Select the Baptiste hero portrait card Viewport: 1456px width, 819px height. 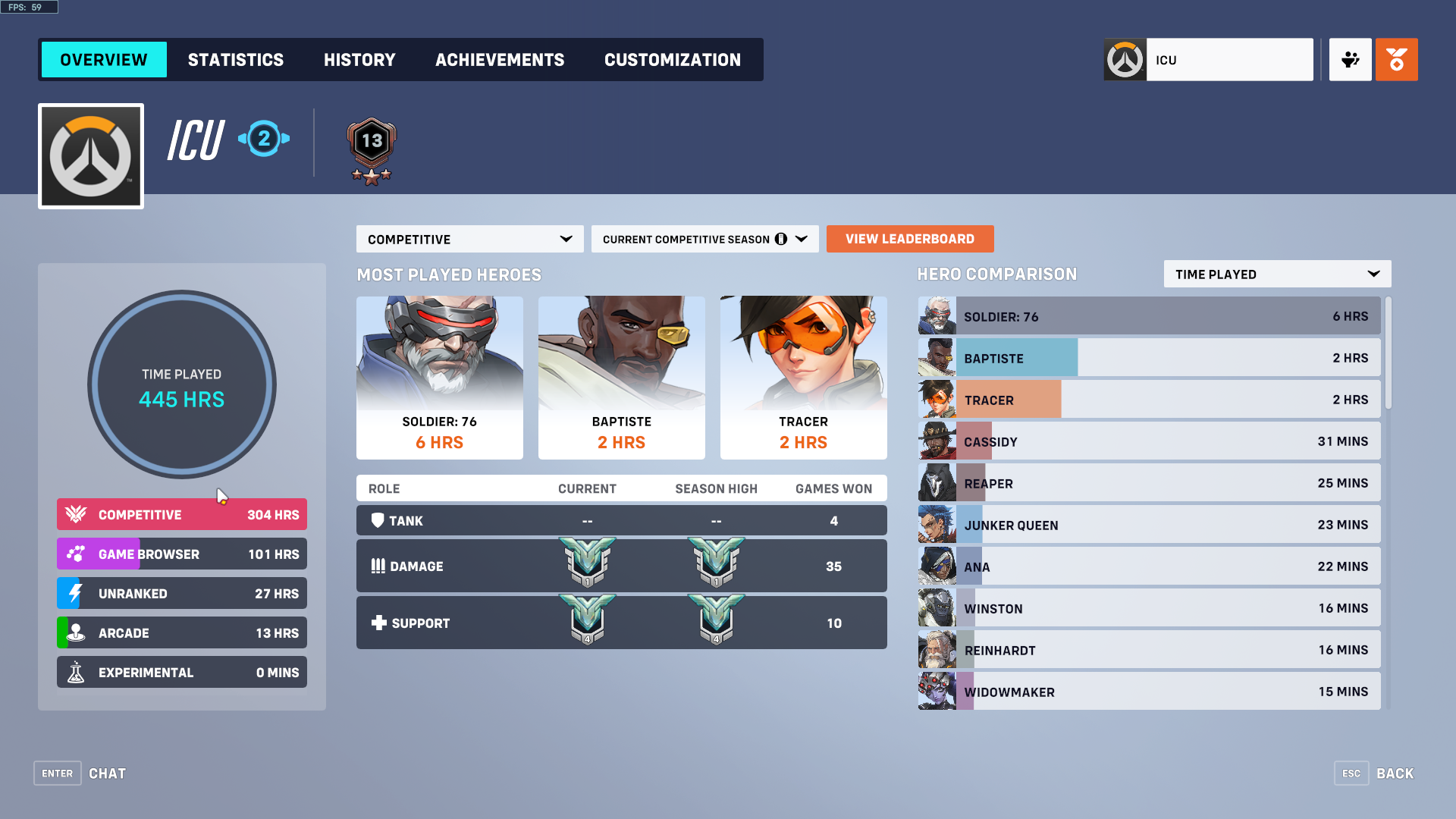click(622, 377)
